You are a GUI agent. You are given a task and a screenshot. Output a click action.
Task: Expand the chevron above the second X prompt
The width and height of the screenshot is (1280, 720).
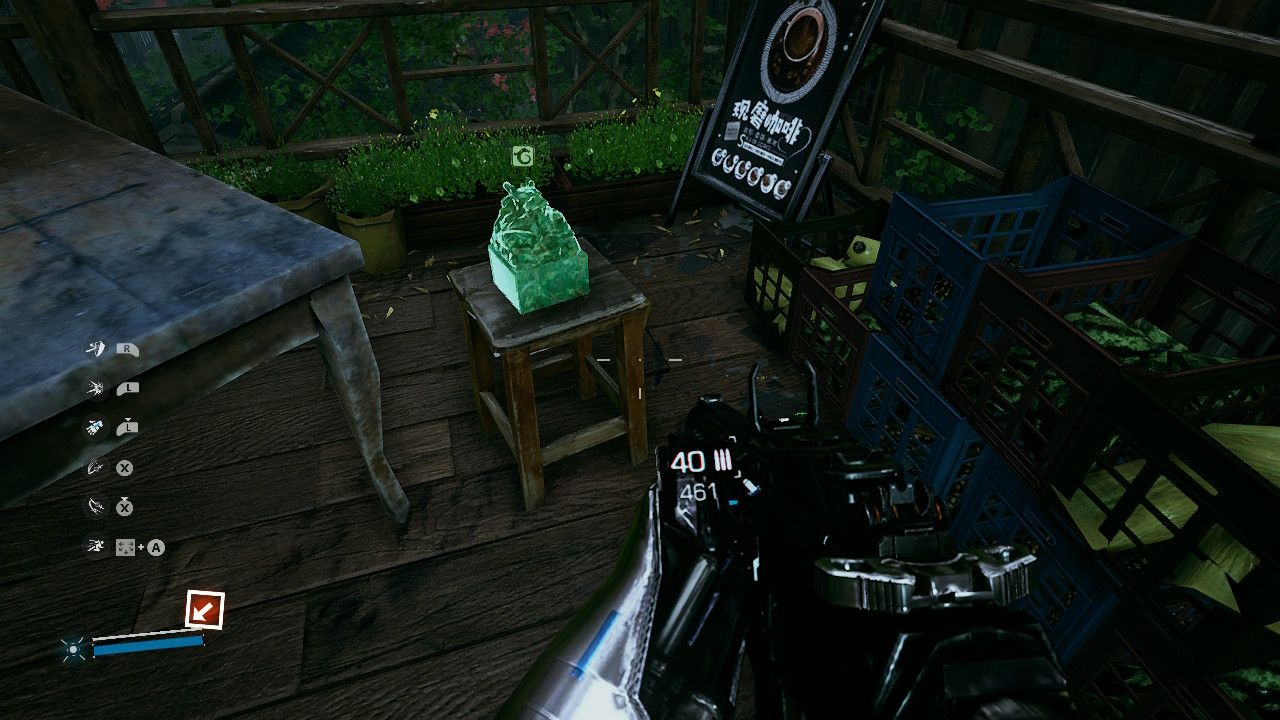124,499
